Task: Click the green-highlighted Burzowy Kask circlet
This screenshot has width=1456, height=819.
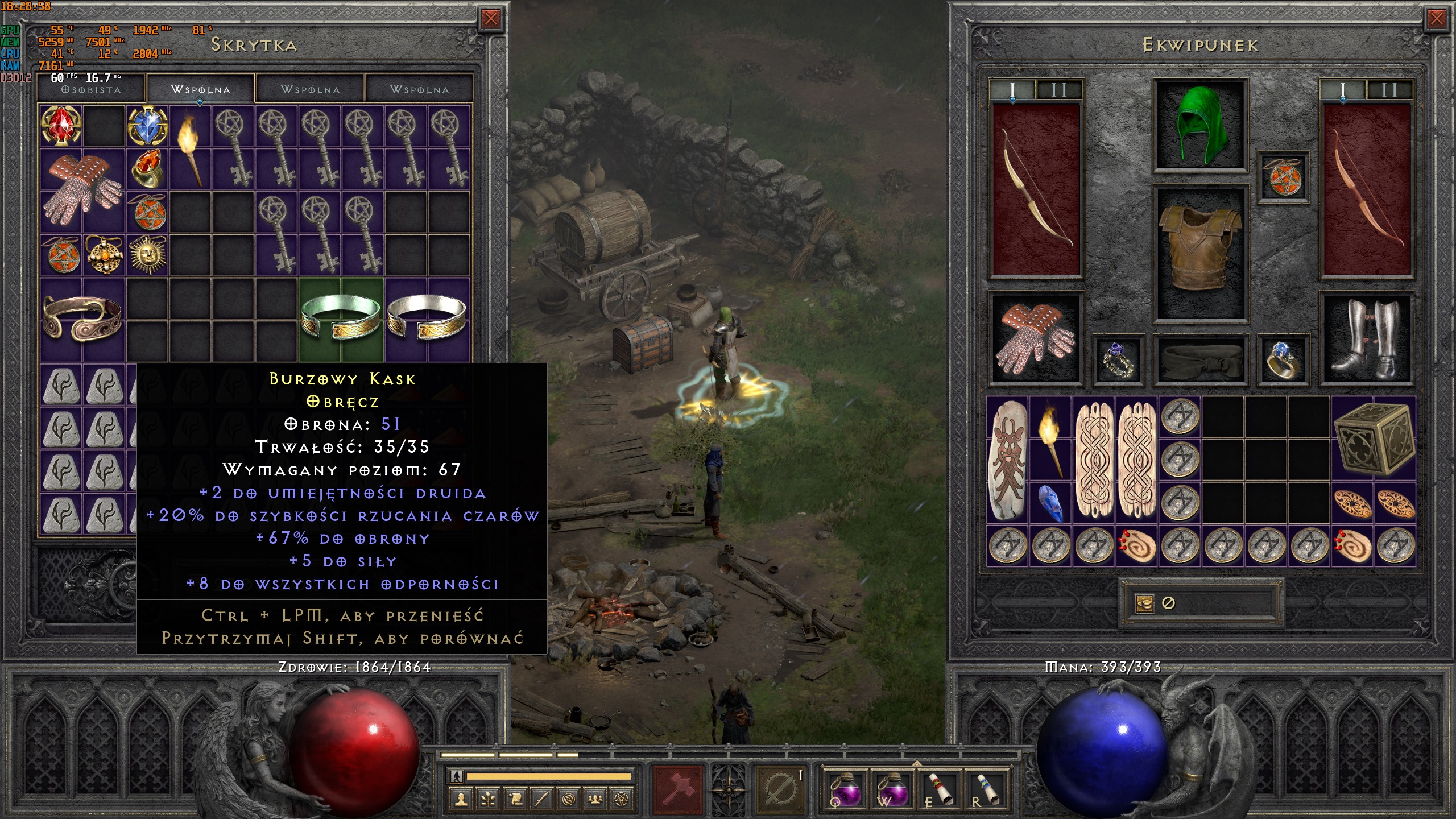Action: click(341, 319)
